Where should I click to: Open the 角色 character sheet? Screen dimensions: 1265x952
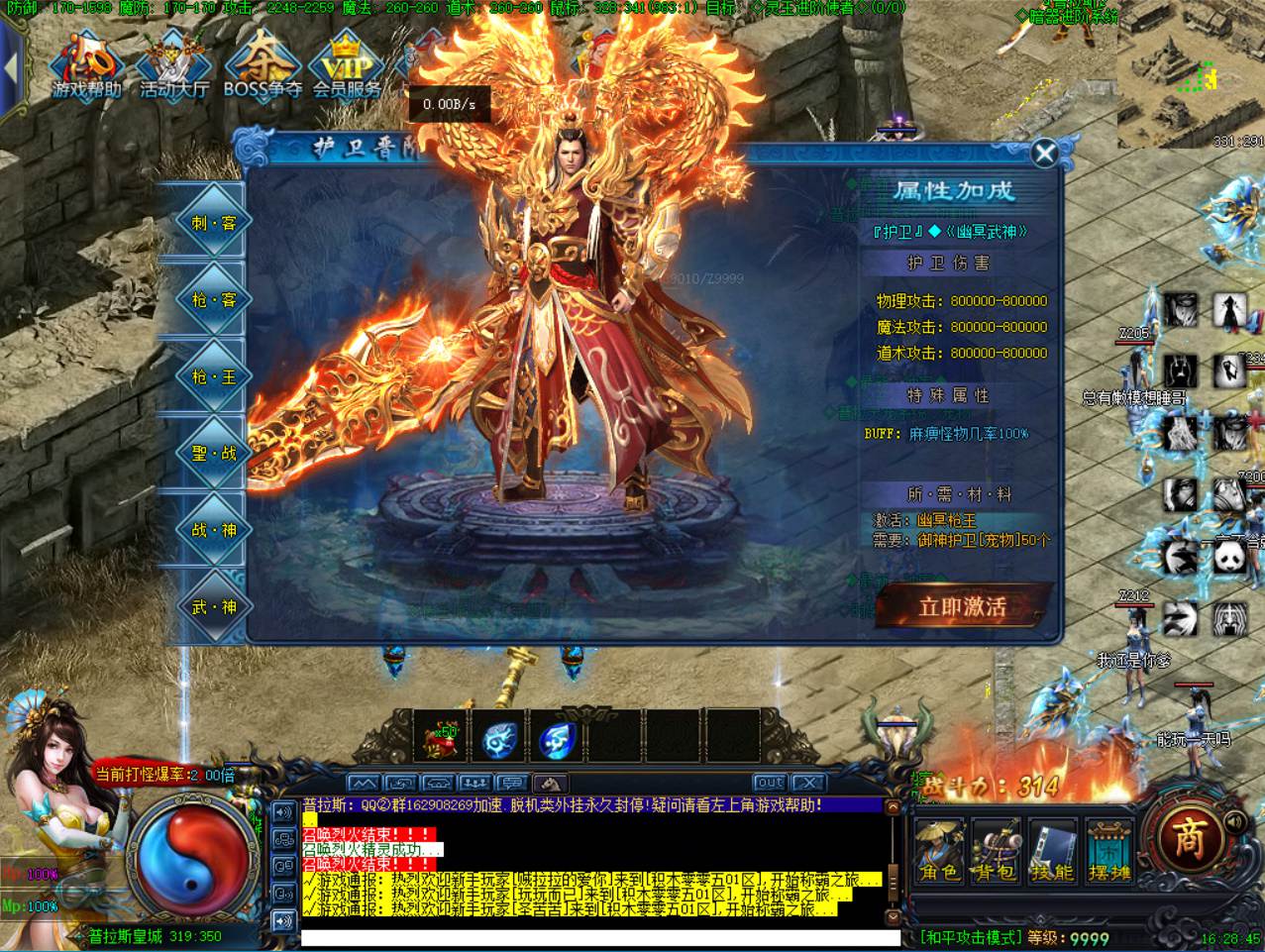939,851
